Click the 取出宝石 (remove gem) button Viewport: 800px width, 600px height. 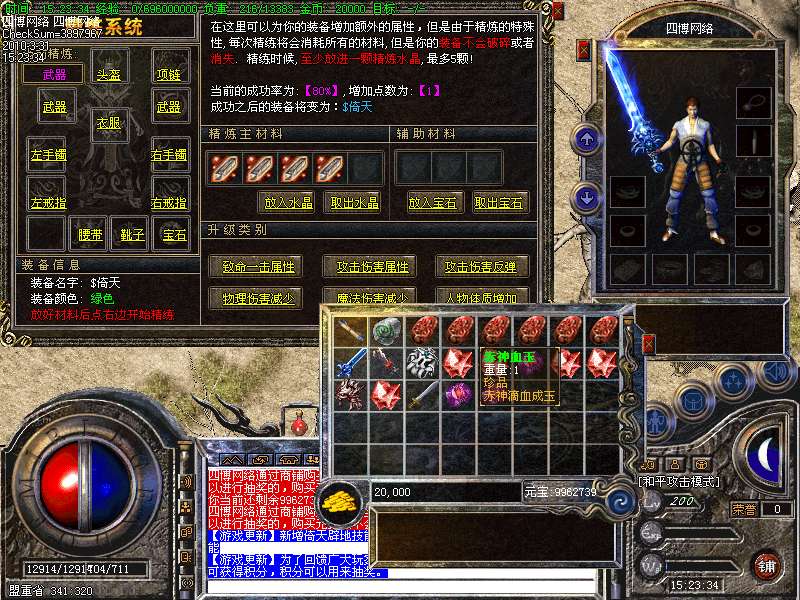[500, 203]
